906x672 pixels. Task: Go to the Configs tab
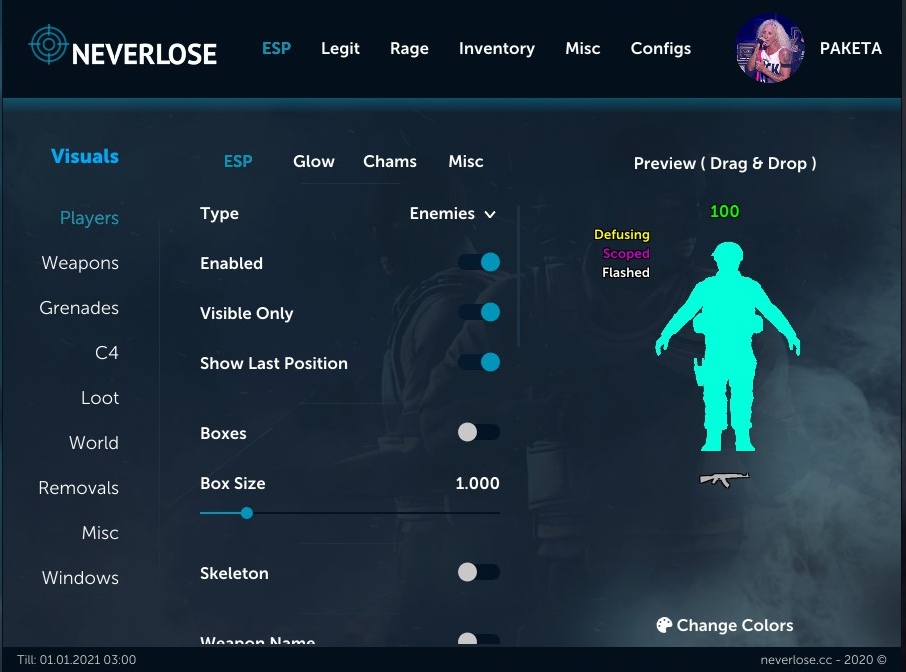tap(660, 48)
